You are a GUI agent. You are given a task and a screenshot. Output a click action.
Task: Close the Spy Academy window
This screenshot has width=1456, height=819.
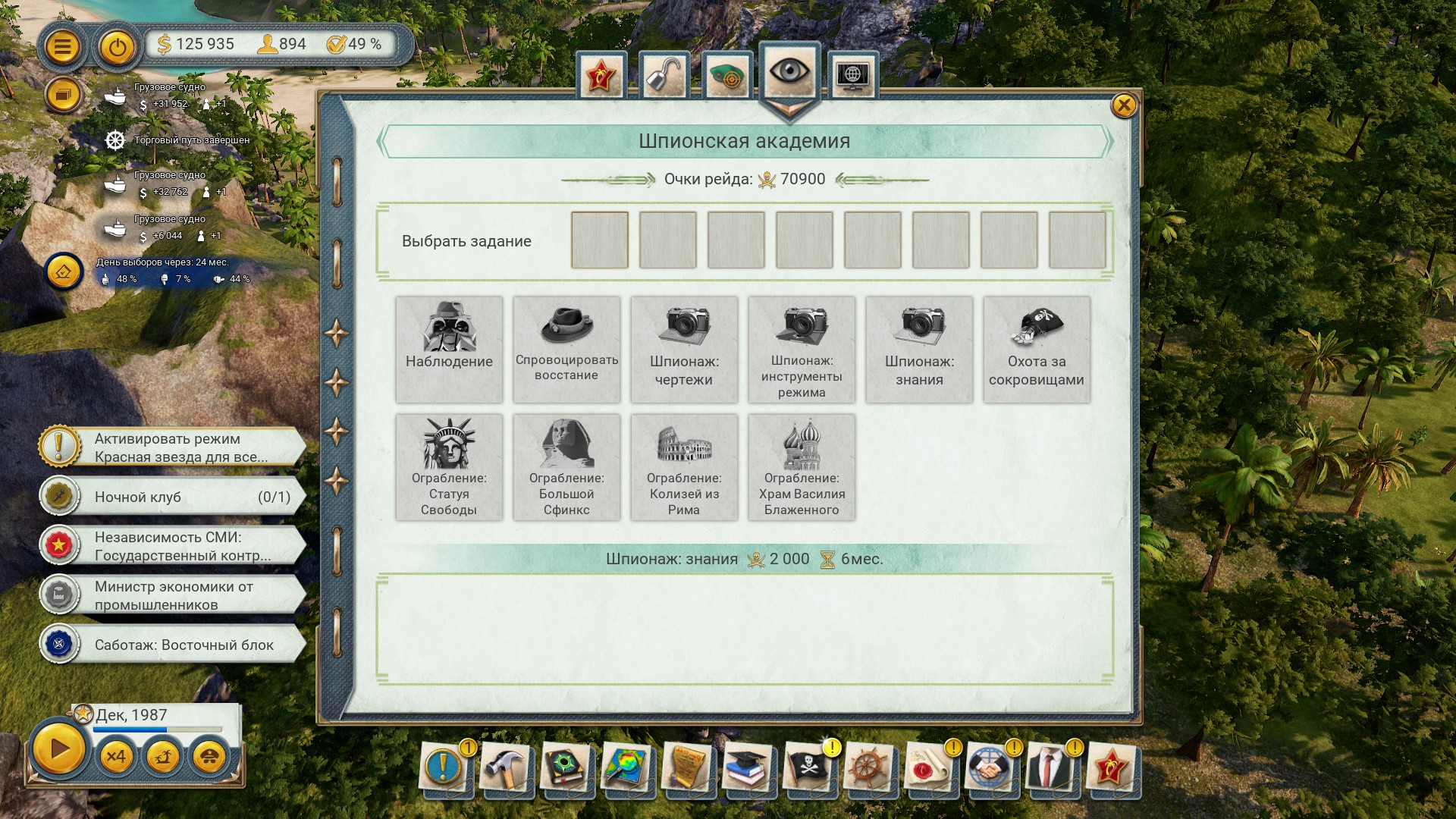coord(1123,105)
